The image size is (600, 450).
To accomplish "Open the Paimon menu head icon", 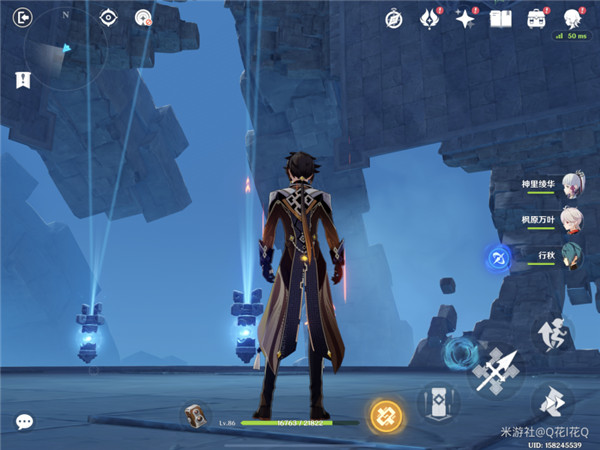I will (572, 19).
